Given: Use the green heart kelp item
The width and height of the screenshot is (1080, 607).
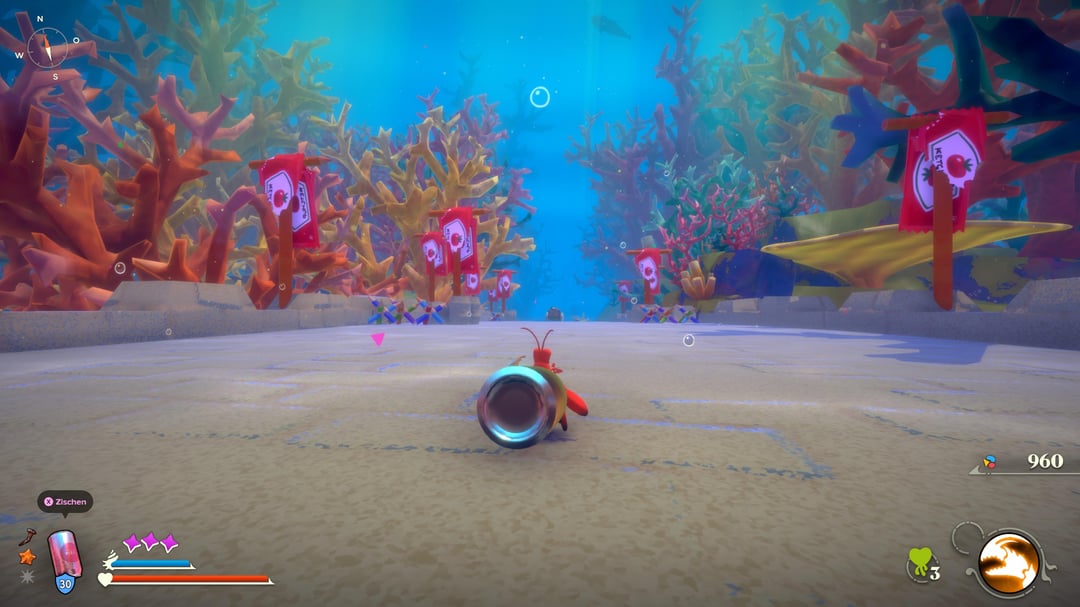Looking at the screenshot, I should click(x=920, y=563).
